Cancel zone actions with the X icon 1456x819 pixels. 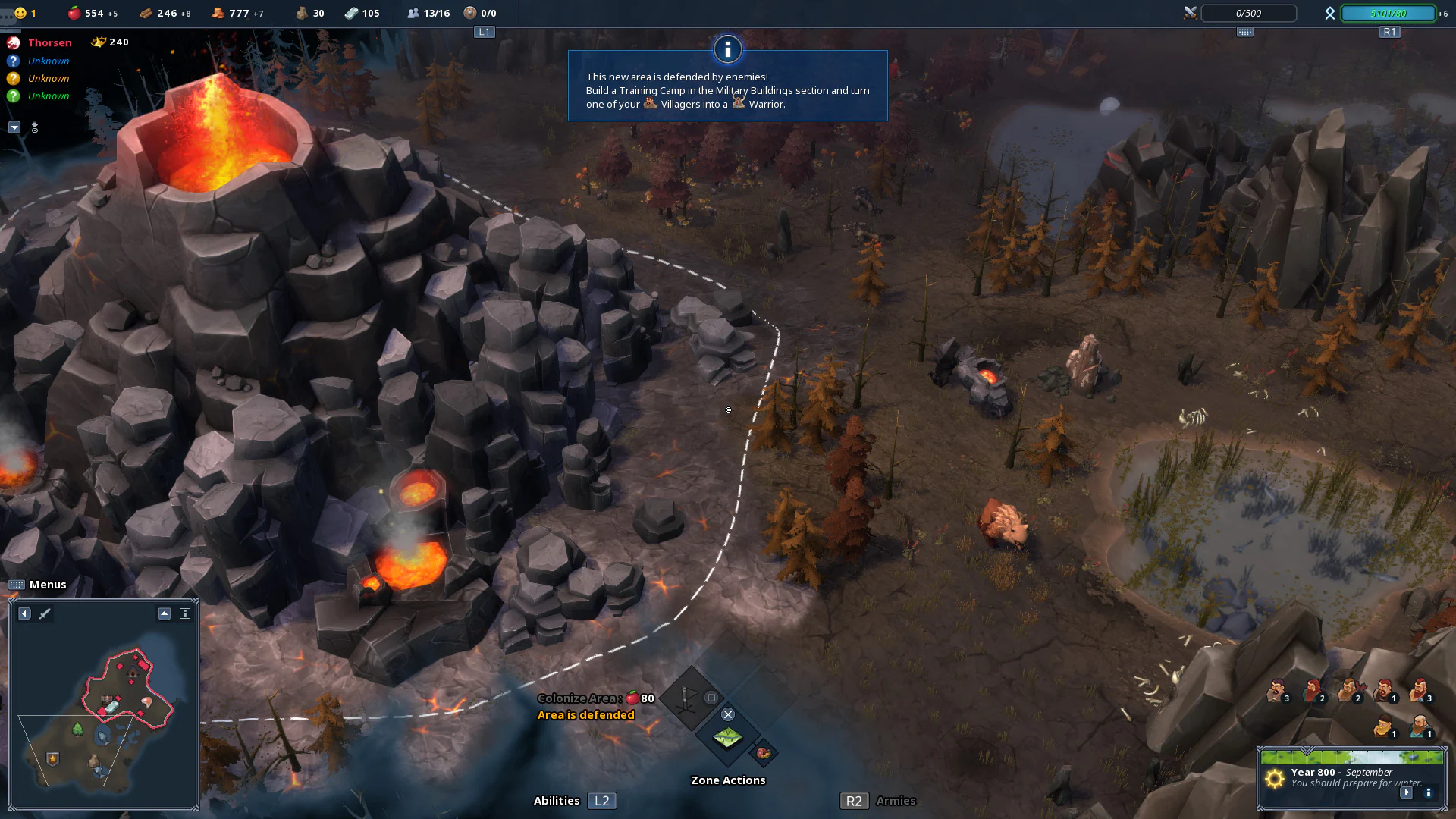click(728, 714)
